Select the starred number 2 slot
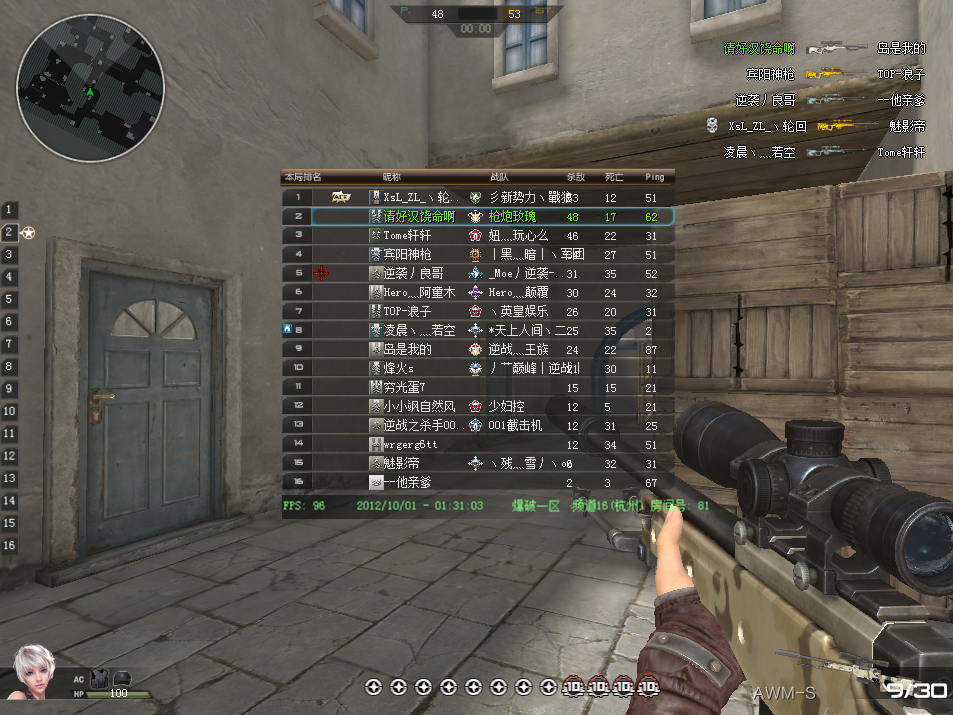 [10, 232]
